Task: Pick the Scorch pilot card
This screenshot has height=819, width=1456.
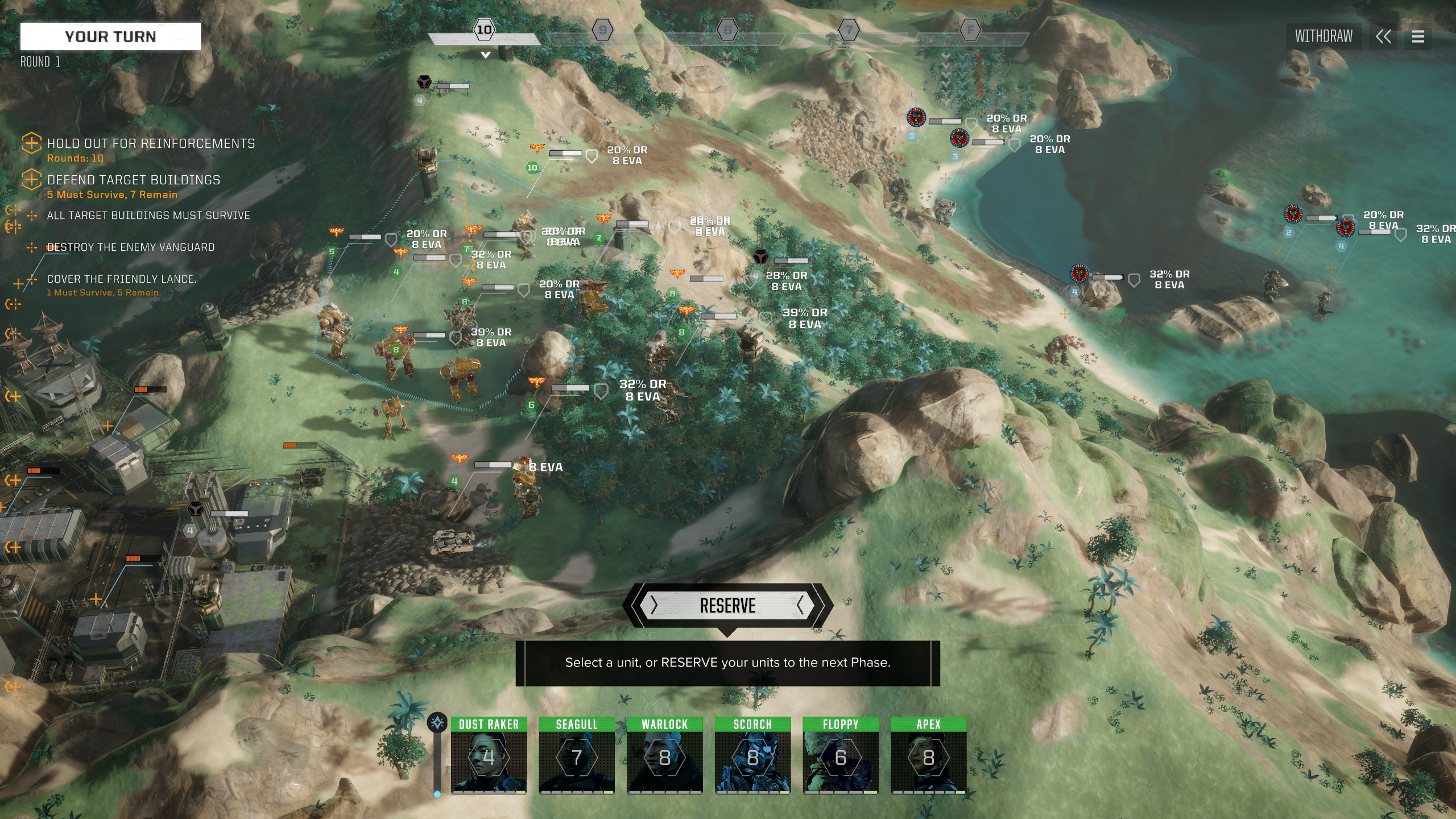Action: [752, 755]
